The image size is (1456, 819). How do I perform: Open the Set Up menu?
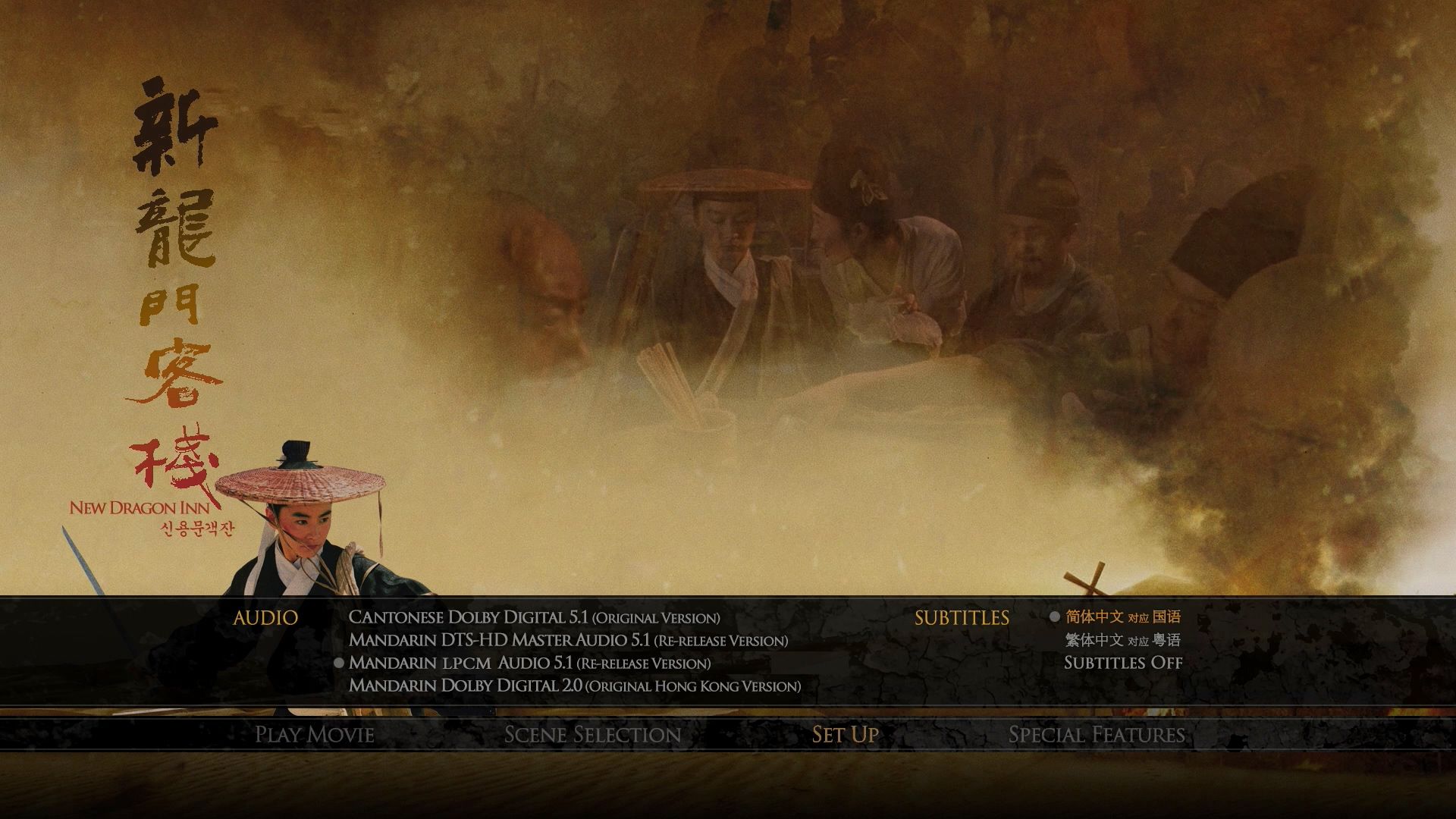[845, 734]
